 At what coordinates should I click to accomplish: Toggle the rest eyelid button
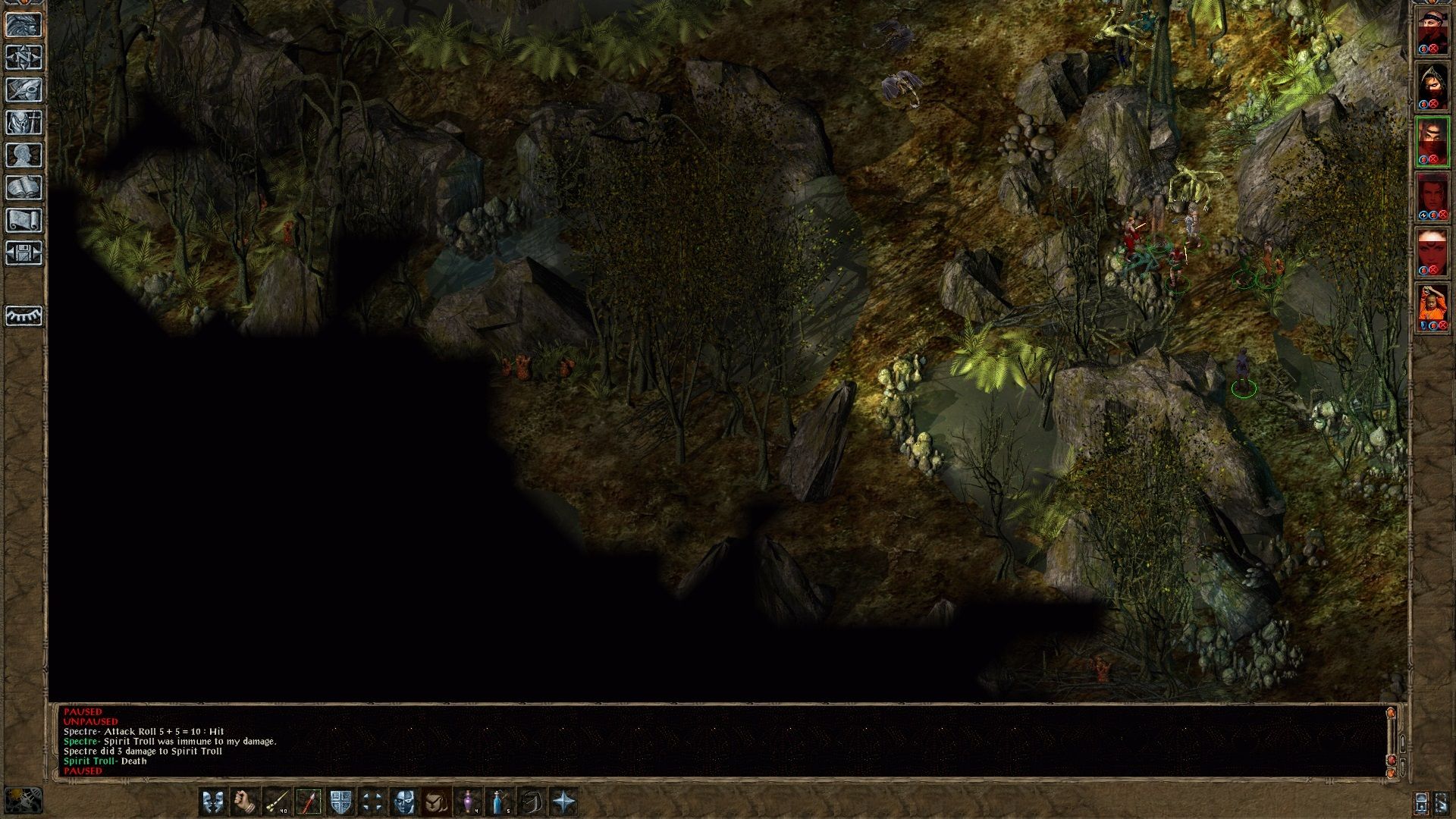click(x=24, y=315)
